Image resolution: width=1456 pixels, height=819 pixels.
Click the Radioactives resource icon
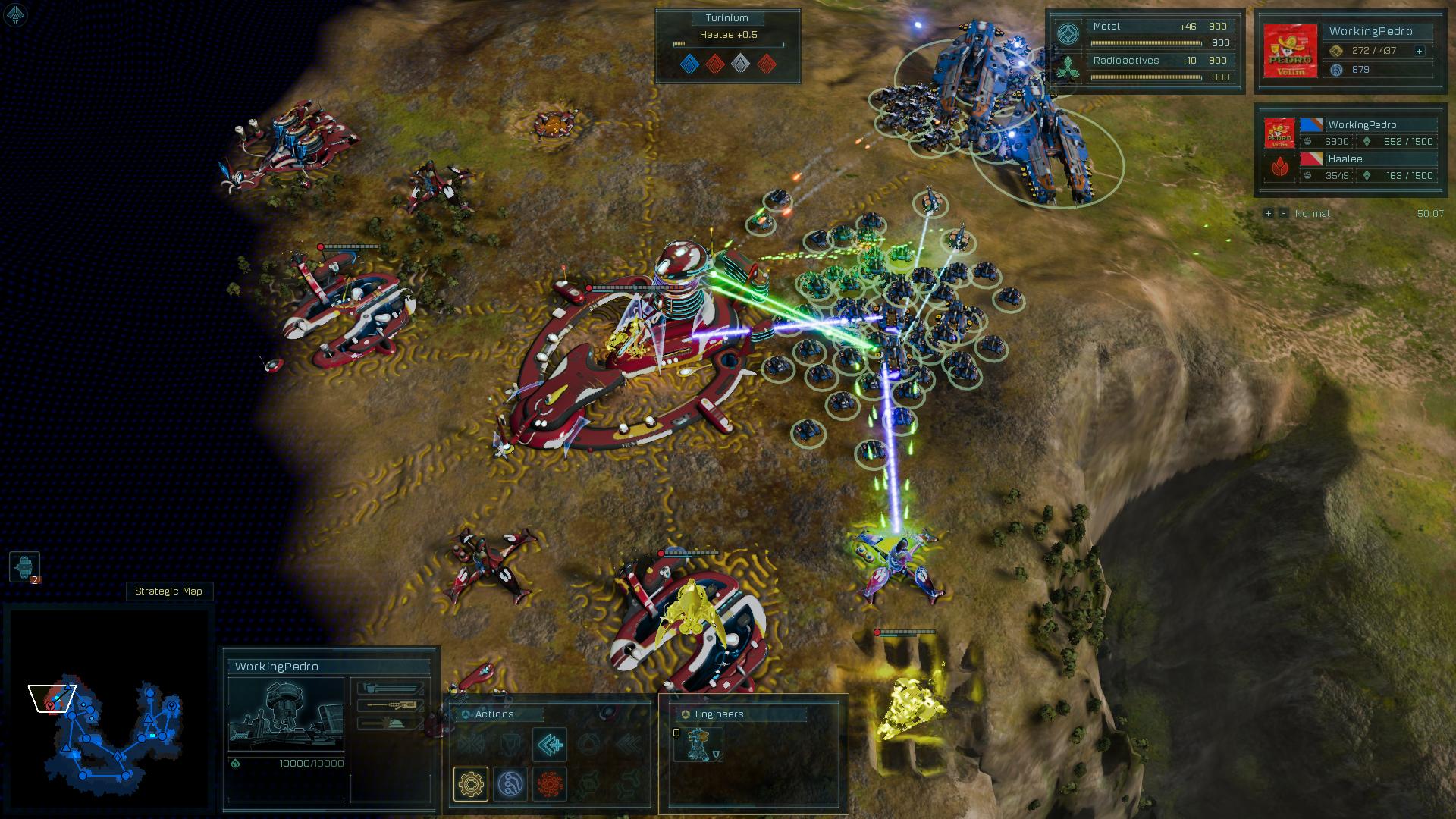coord(1068,68)
